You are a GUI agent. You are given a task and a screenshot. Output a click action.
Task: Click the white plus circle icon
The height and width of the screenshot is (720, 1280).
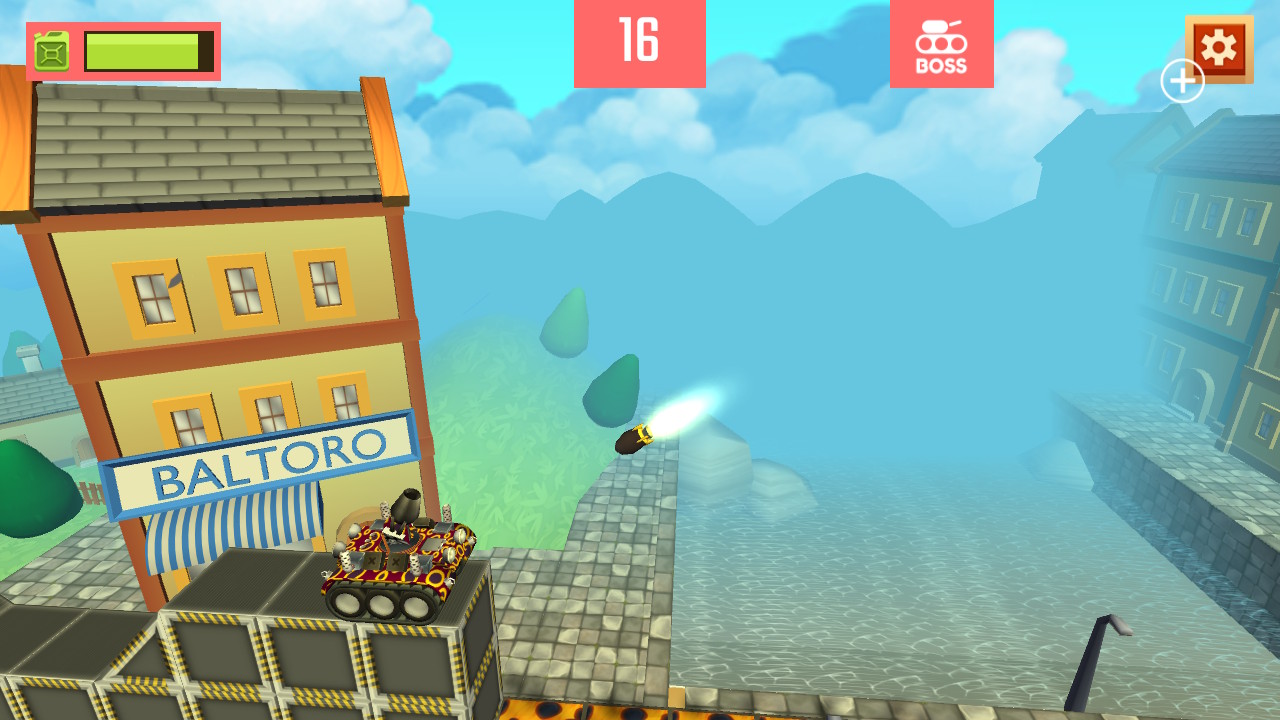1182,79
